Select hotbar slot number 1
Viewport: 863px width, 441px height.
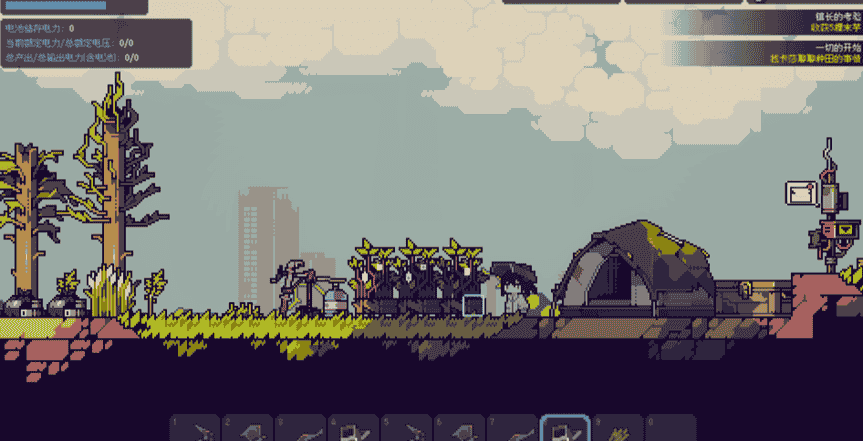pos(195,429)
